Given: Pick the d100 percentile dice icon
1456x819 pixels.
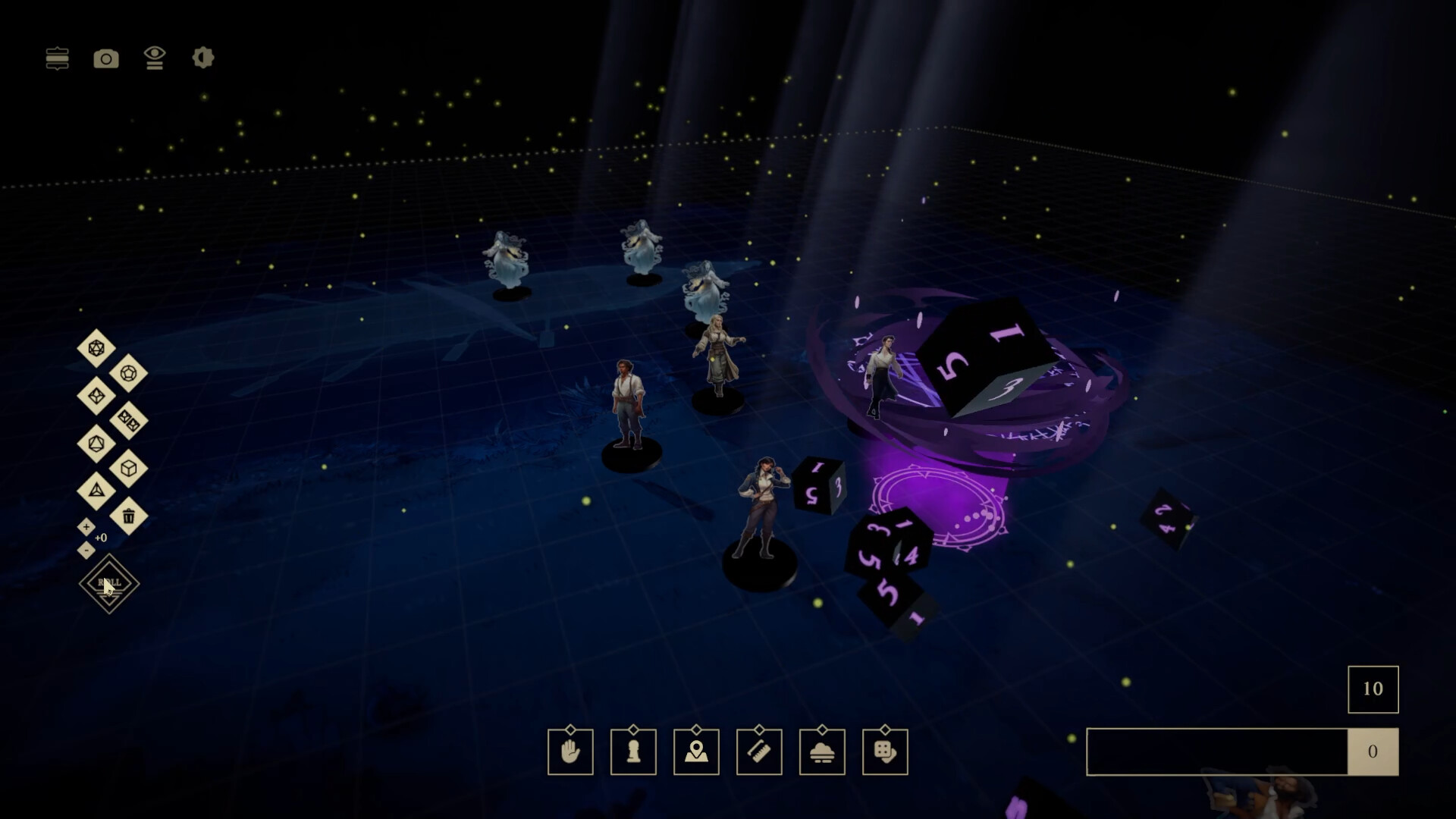Looking at the screenshot, I should click(127, 419).
